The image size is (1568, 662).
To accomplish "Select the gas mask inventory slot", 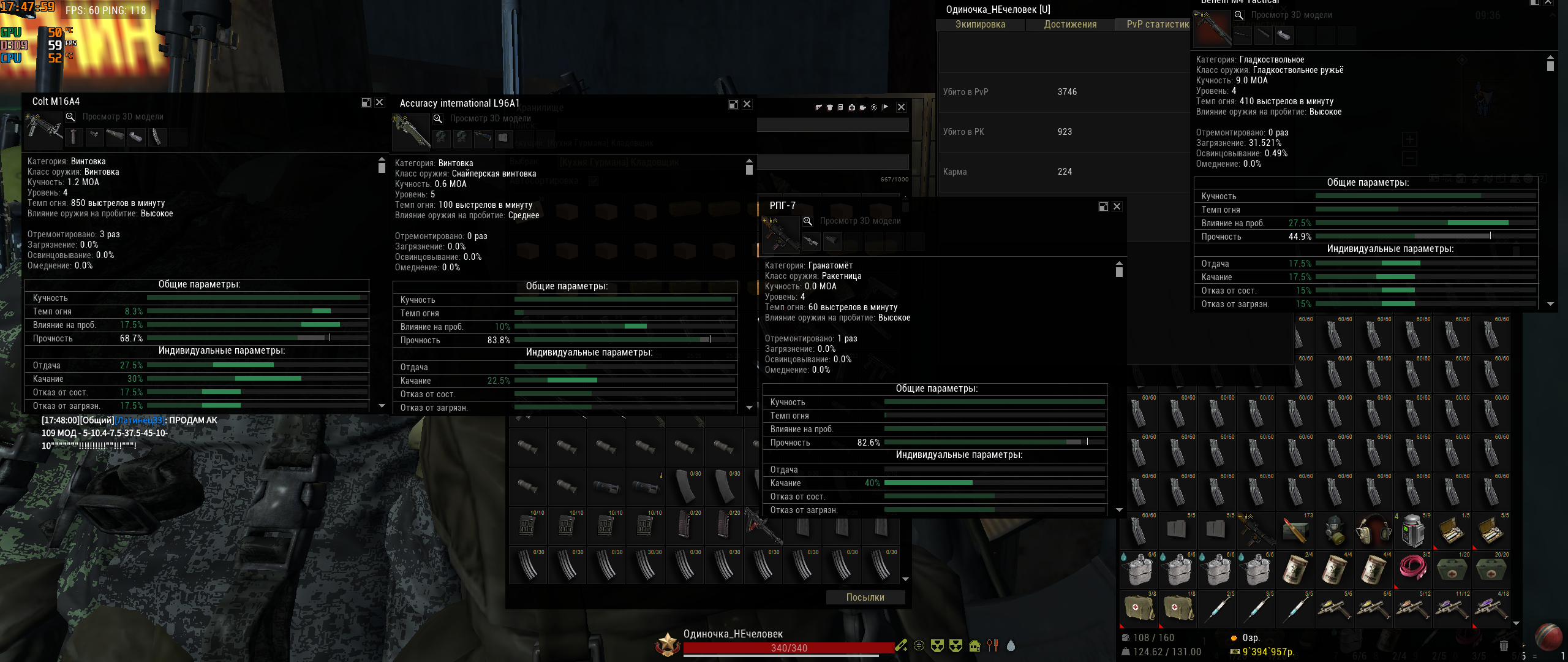I will coord(1335,530).
